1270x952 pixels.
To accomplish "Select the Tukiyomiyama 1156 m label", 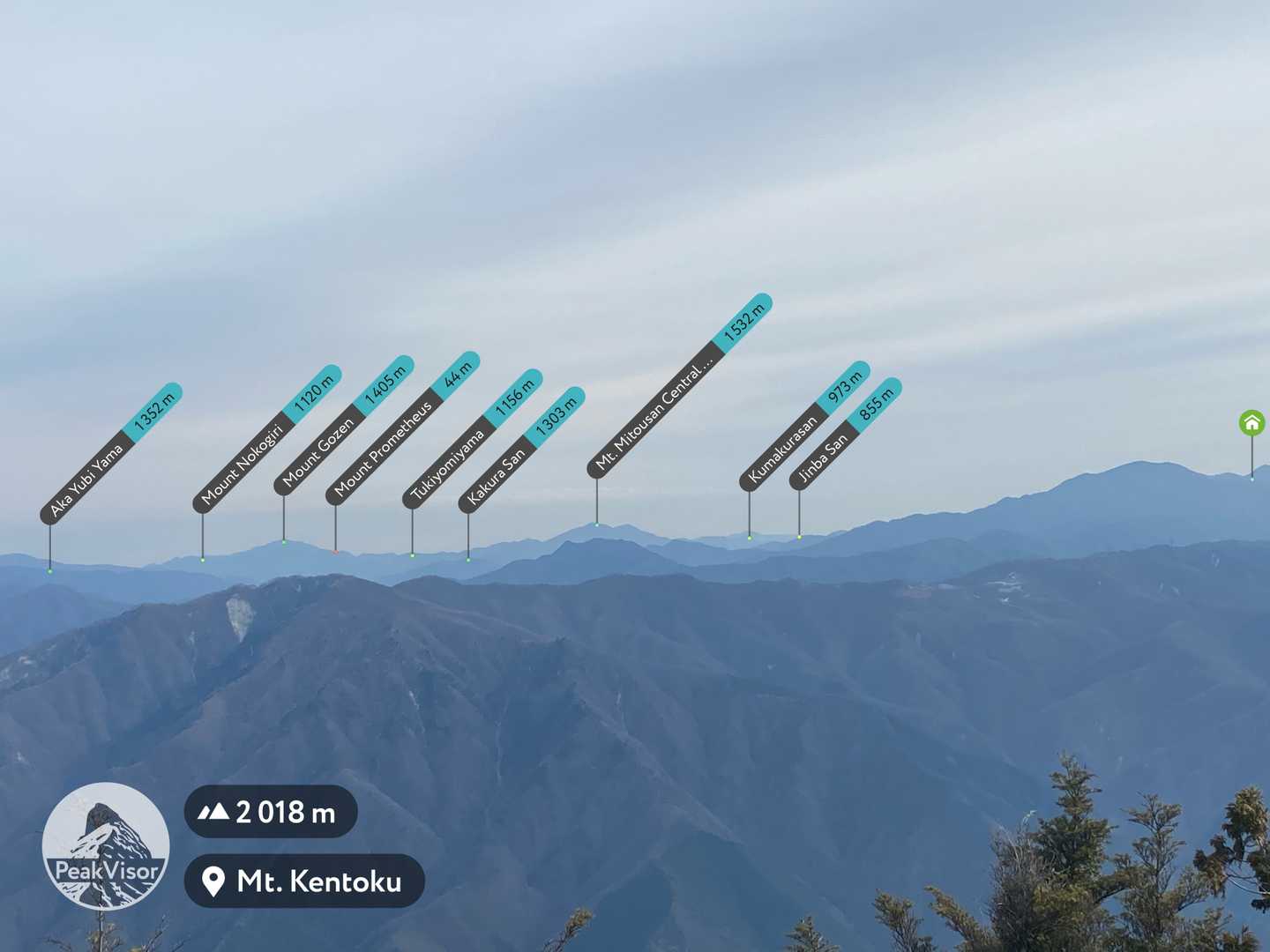I will (x=472, y=439).
